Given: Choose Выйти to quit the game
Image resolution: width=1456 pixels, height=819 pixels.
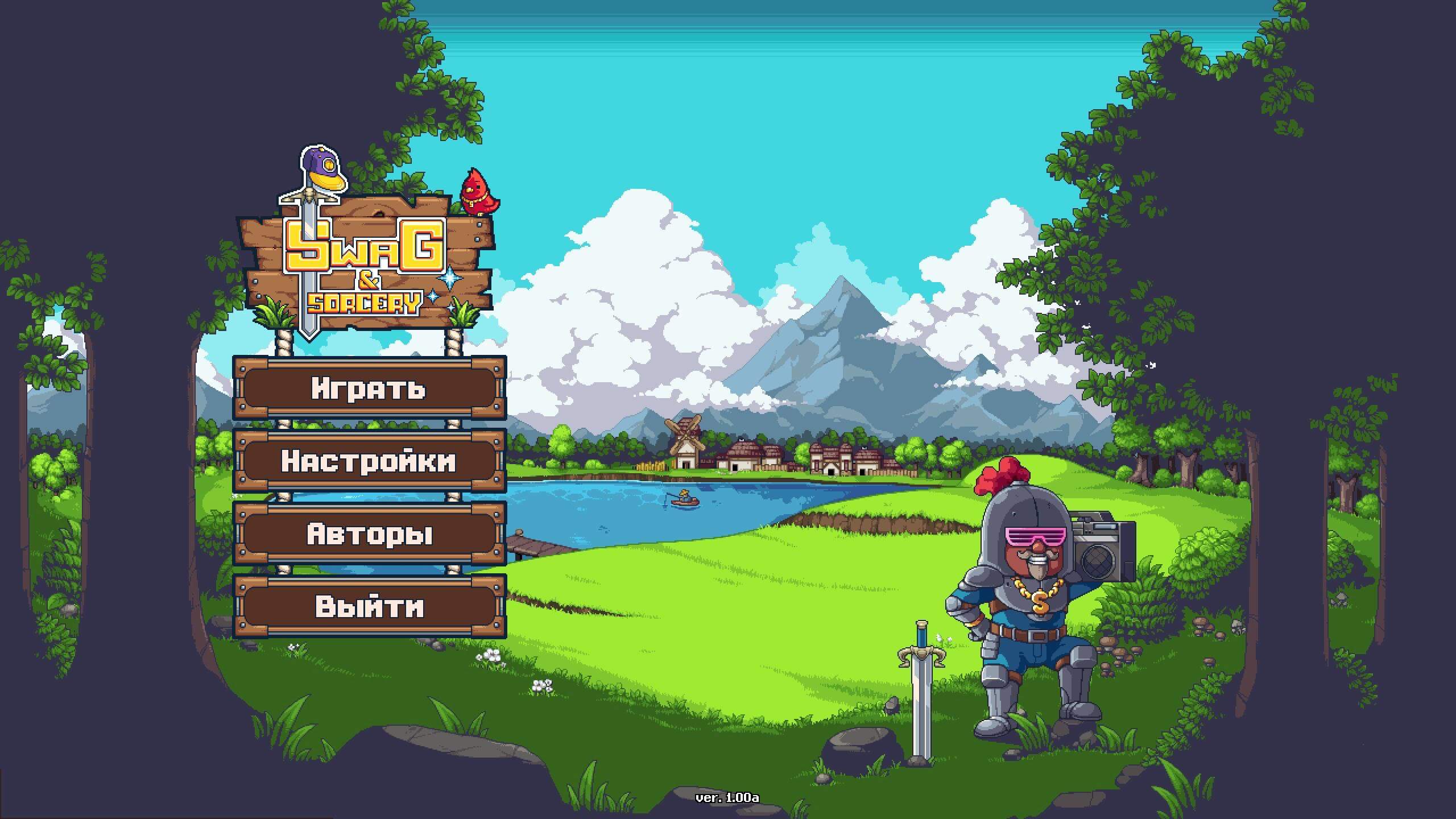Looking at the screenshot, I should [x=369, y=606].
